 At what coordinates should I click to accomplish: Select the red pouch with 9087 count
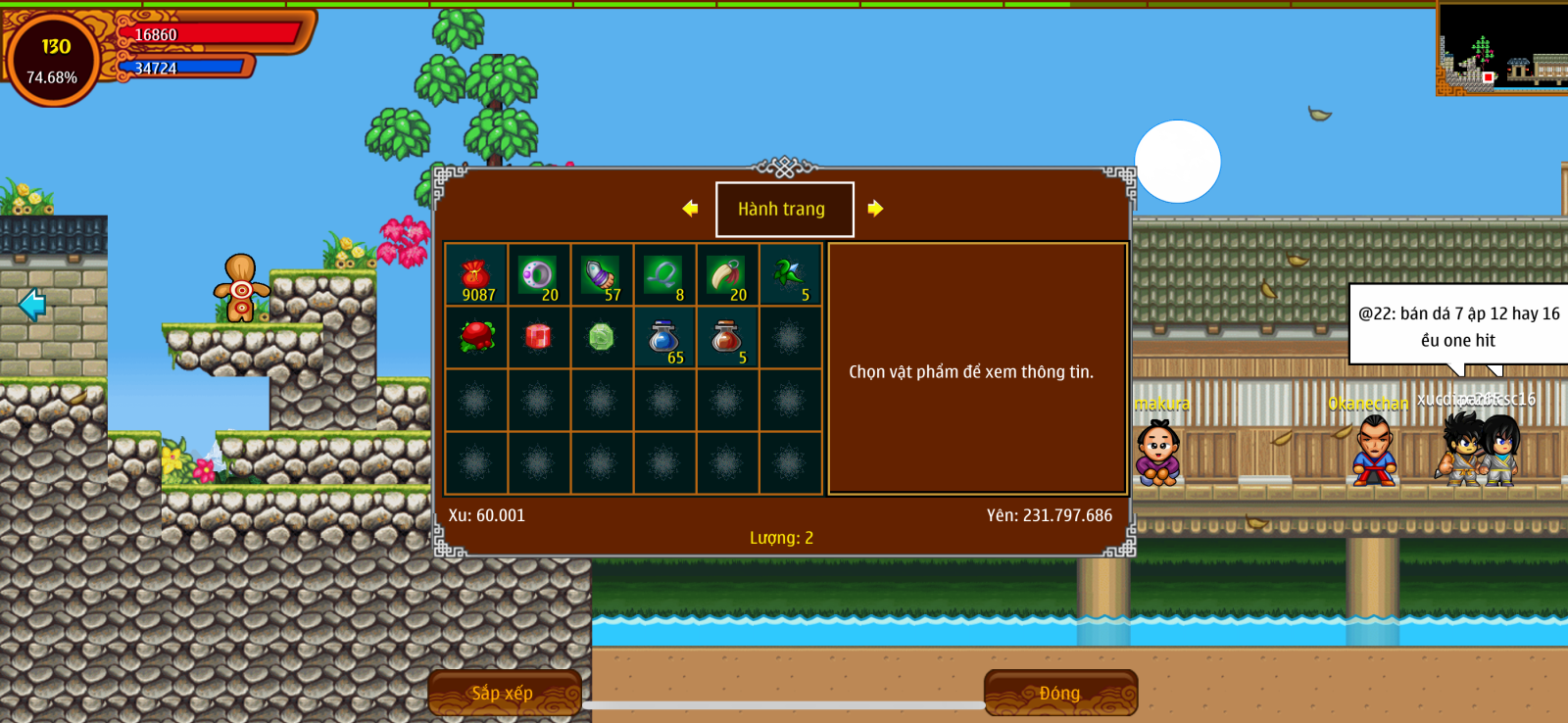point(476,276)
